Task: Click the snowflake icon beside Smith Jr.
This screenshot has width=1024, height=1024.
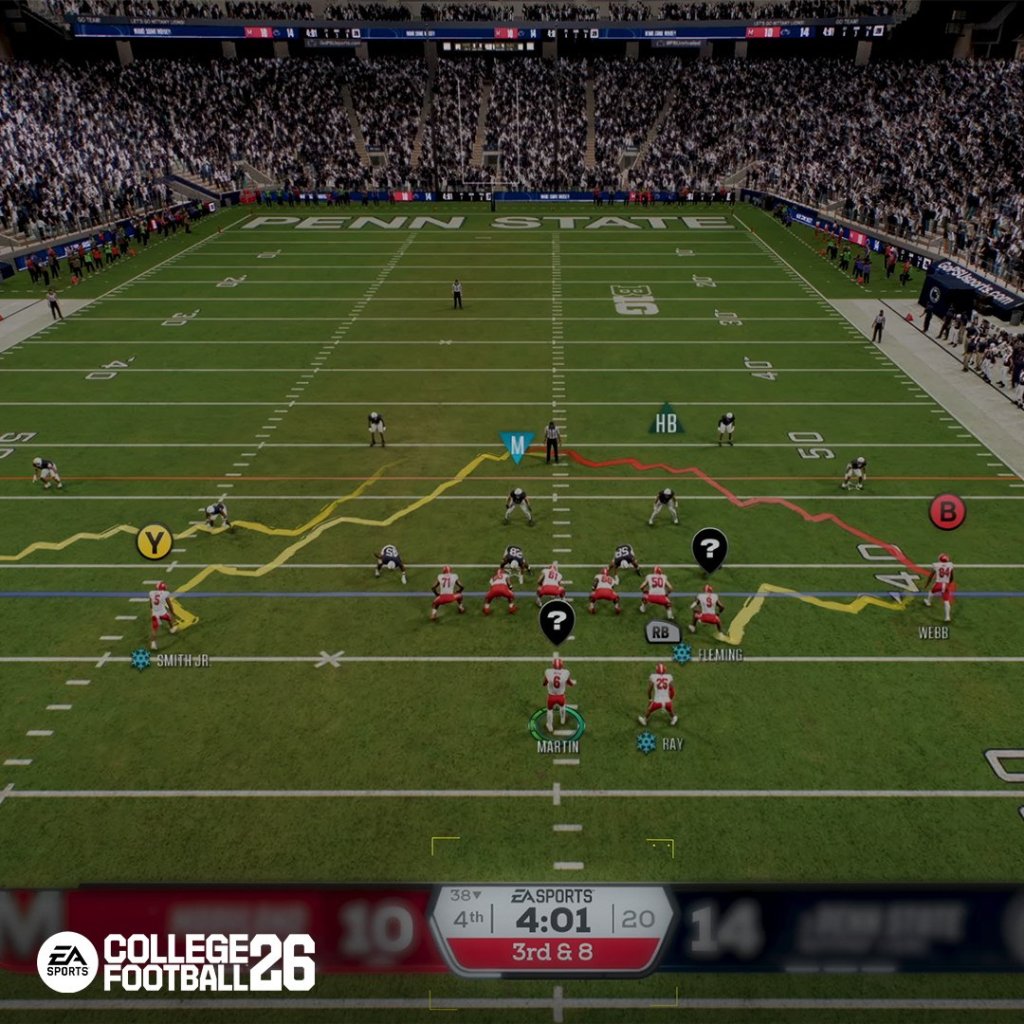Action: [x=141, y=659]
